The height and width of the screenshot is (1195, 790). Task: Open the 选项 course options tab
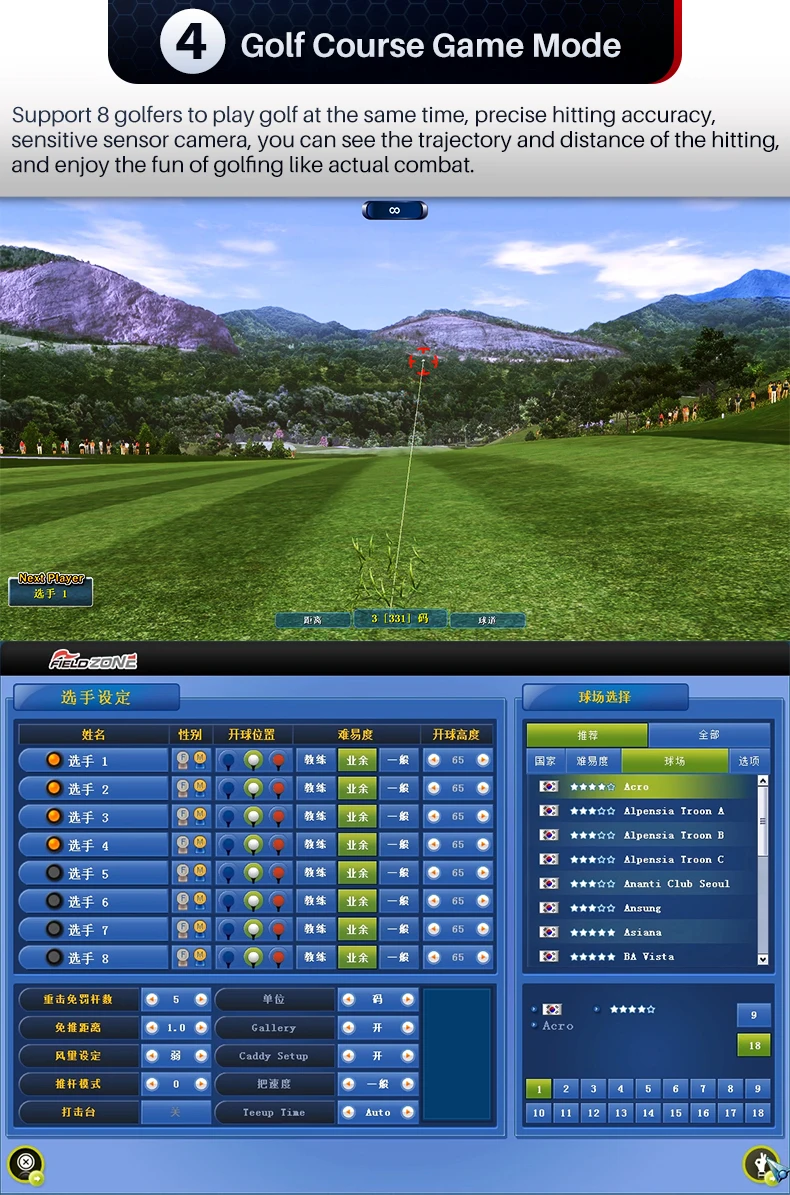749,761
